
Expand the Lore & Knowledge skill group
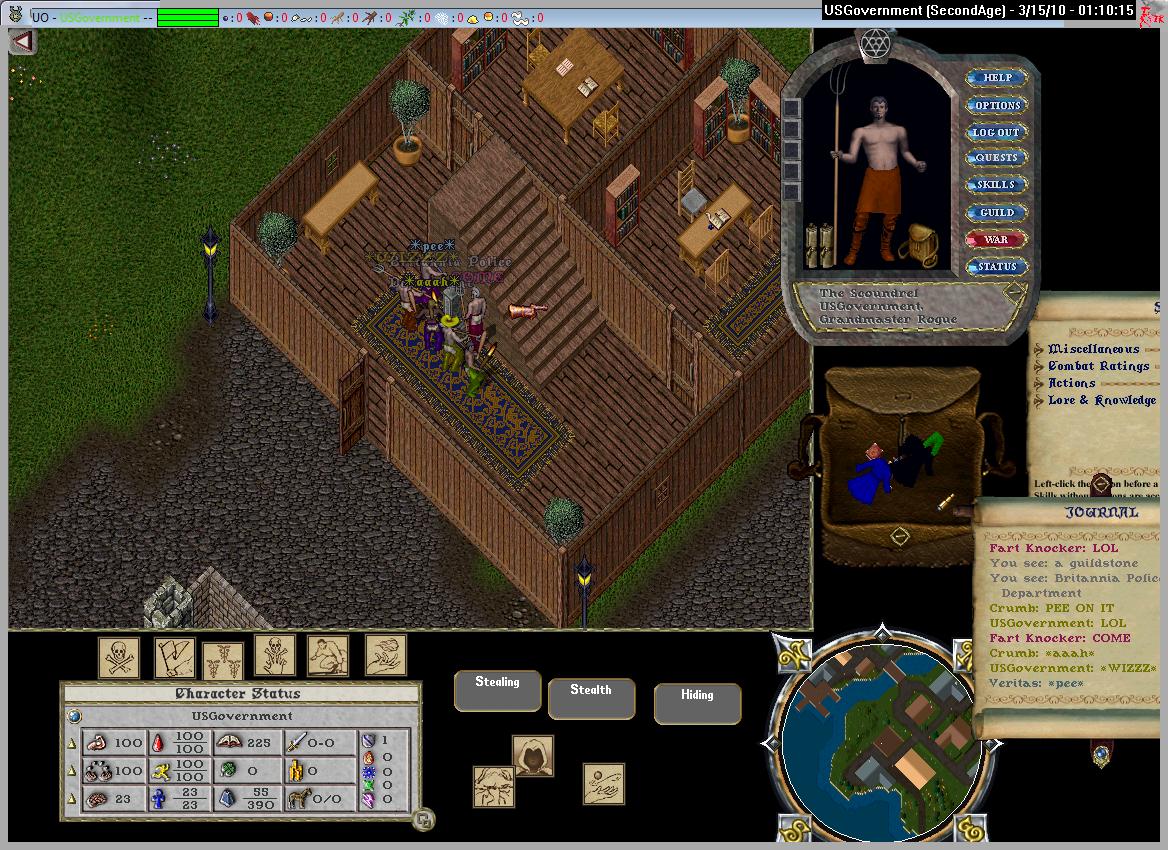(x=1101, y=400)
